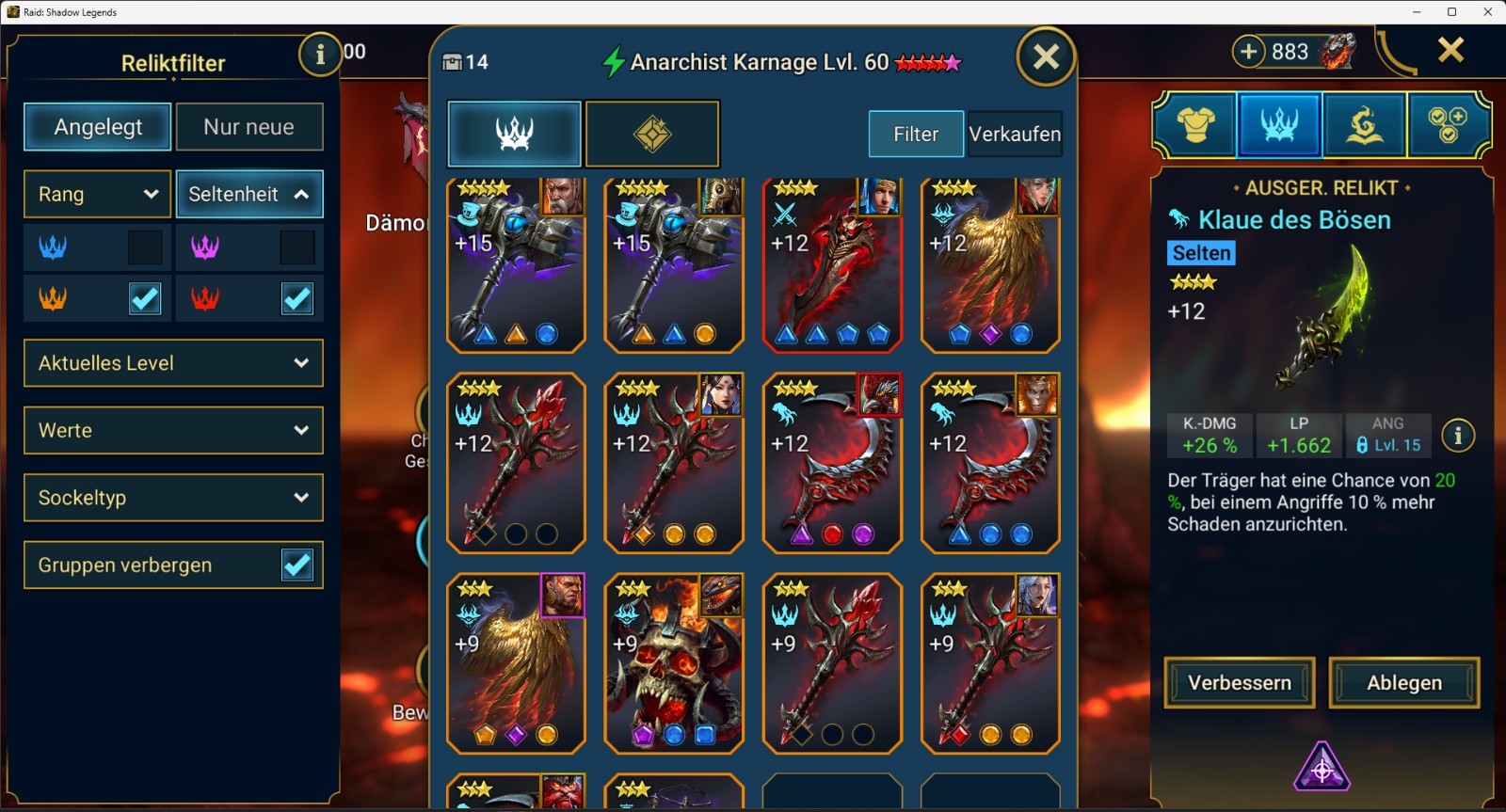The image size is (1506, 812).
Task: Close the relic inventory panel
Action: 1046,57
